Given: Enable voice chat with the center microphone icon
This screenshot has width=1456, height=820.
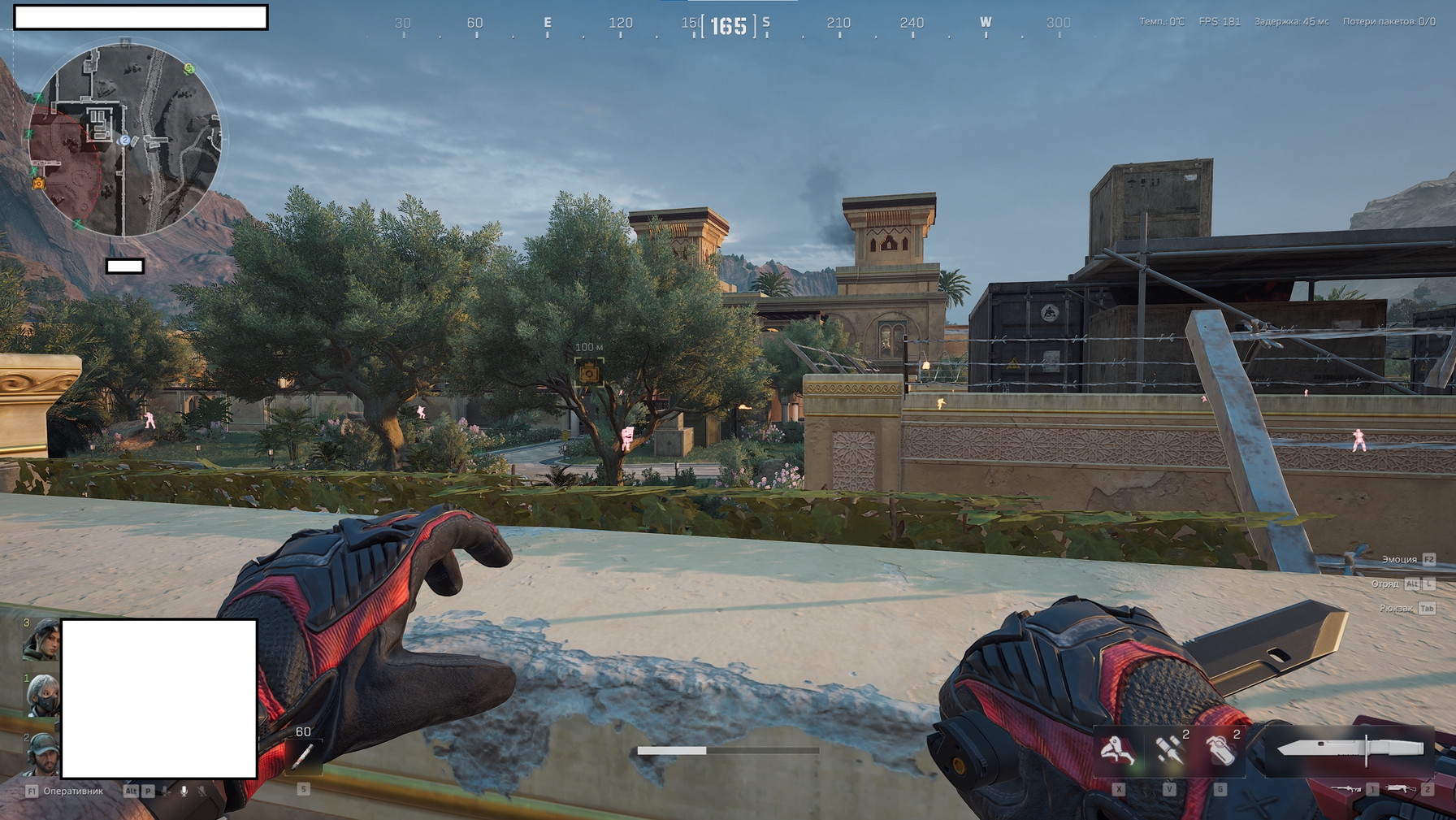Looking at the screenshot, I should pyautogui.click(x=184, y=792).
